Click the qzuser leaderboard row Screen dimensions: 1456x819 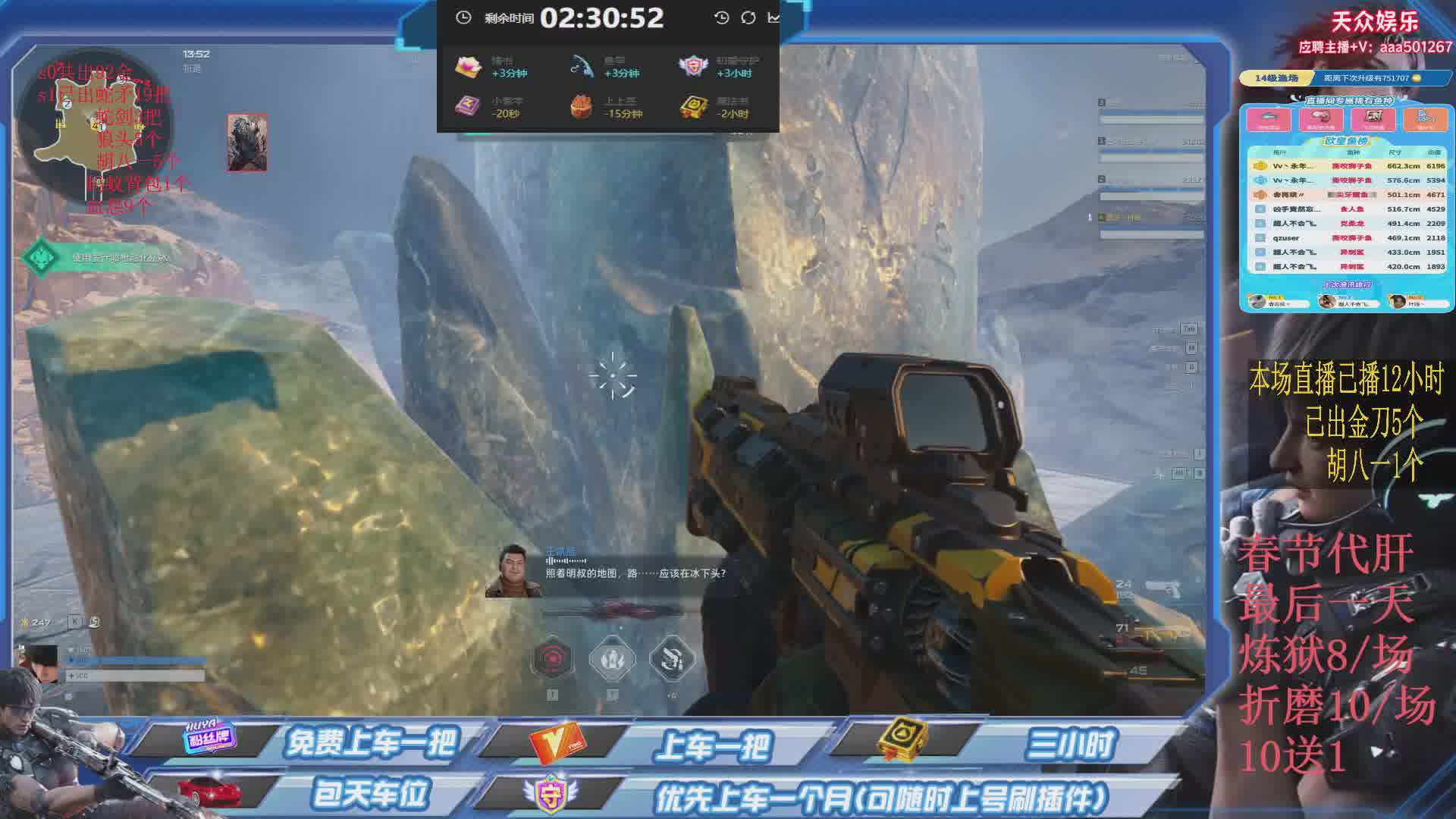[1346, 237]
